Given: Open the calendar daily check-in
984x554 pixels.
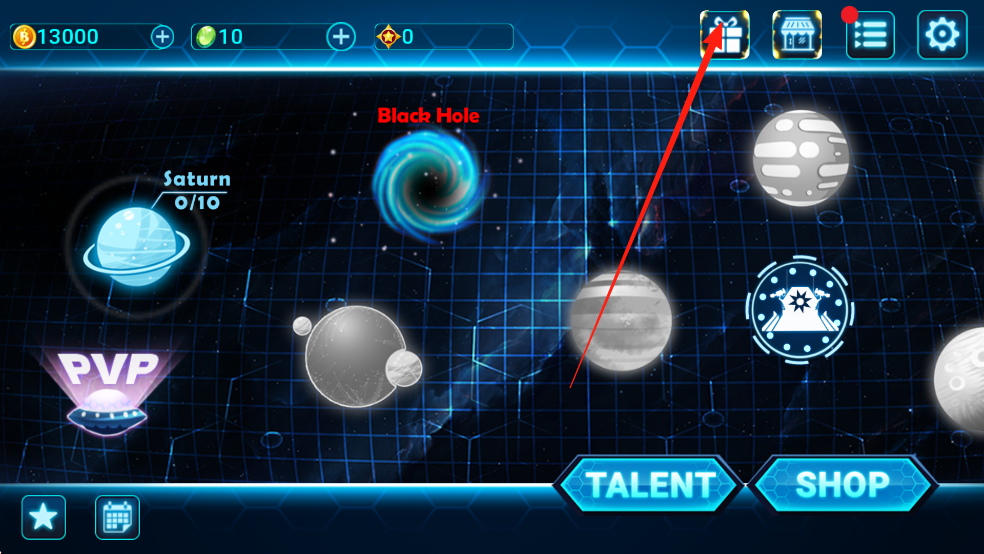Looking at the screenshot, I should click(x=117, y=517).
